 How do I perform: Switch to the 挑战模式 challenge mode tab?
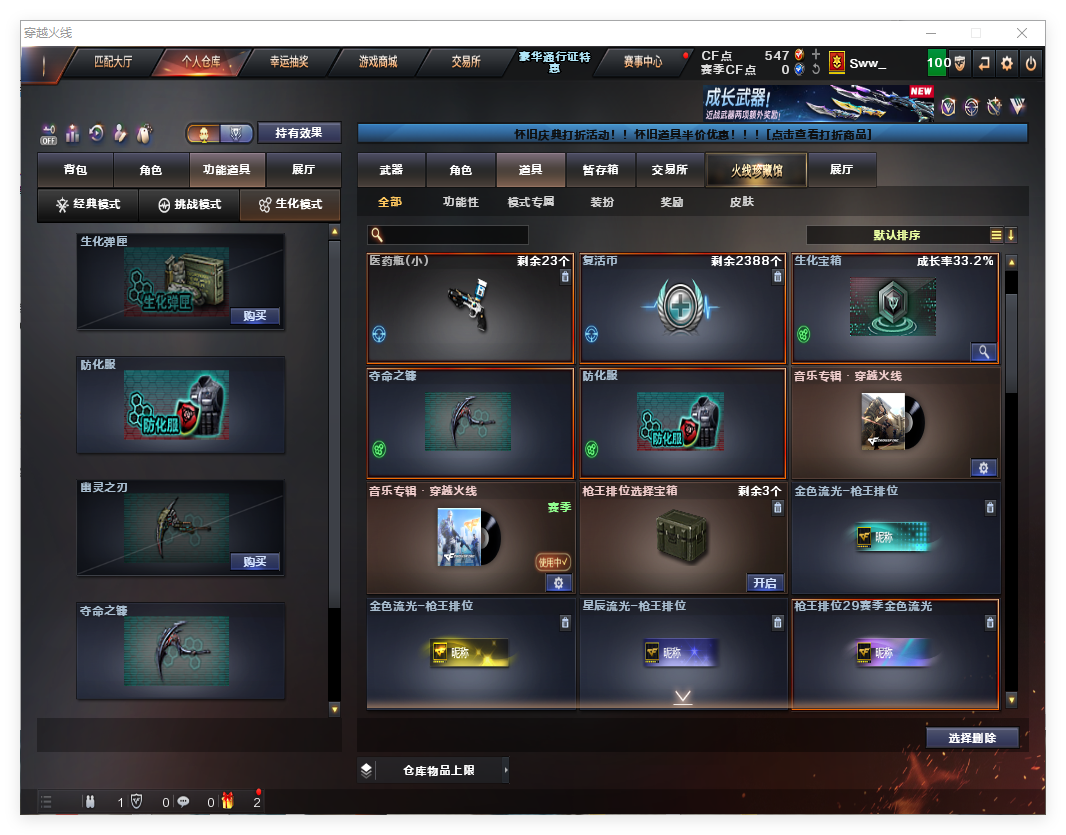pos(189,204)
